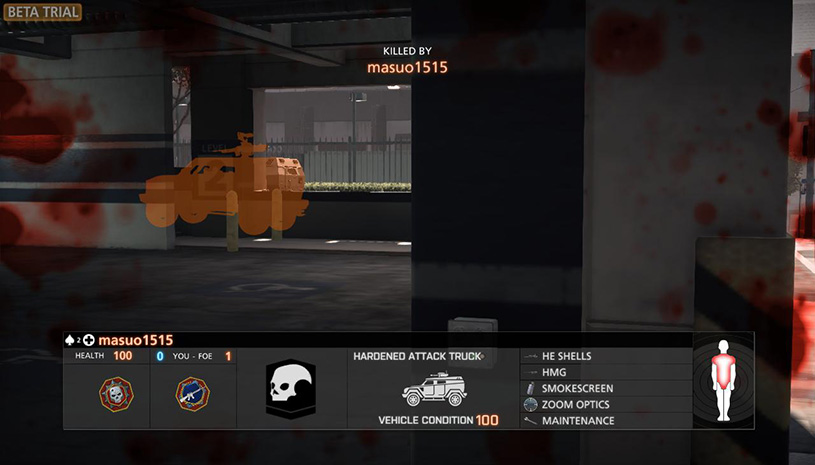Open the white skull emblem
This screenshot has width=815, height=465.
point(291,389)
